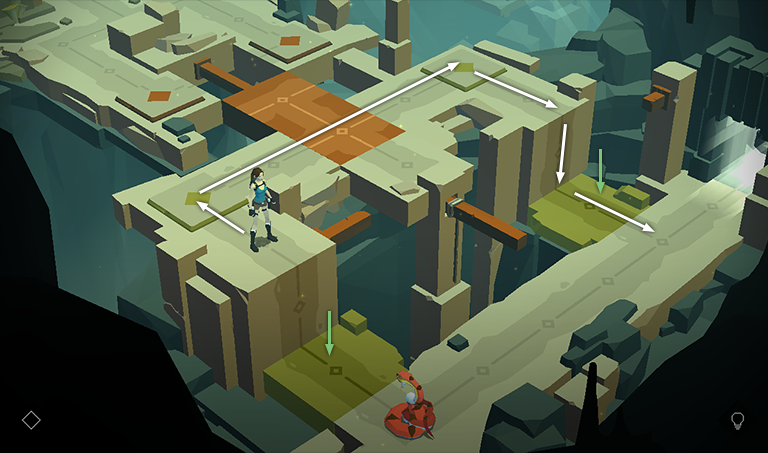The image size is (768, 453).
Task: Click the lightbulb hint icon
Action: click(x=738, y=420)
